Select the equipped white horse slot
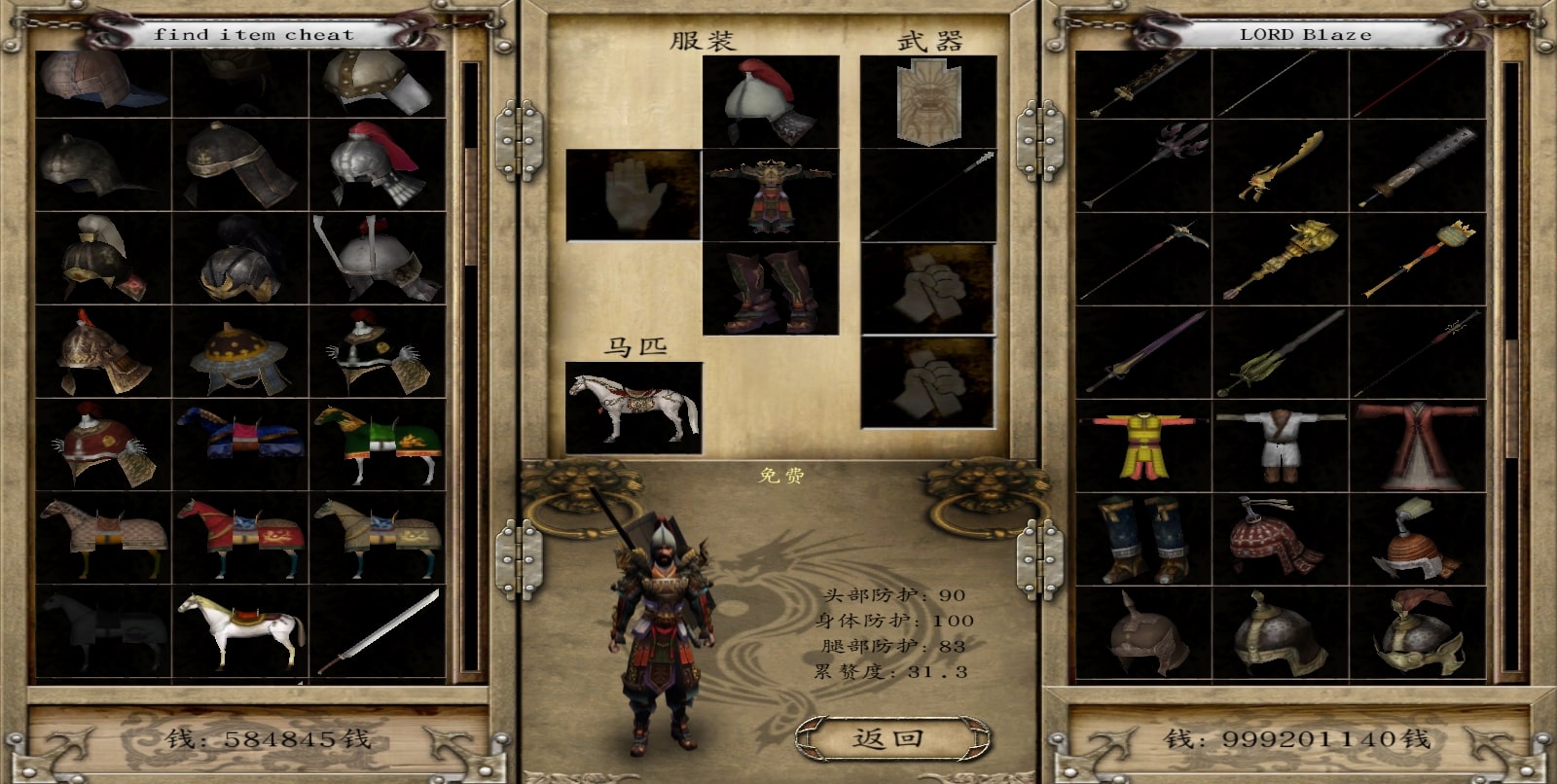This screenshot has width=1557, height=784. [x=634, y=408]
